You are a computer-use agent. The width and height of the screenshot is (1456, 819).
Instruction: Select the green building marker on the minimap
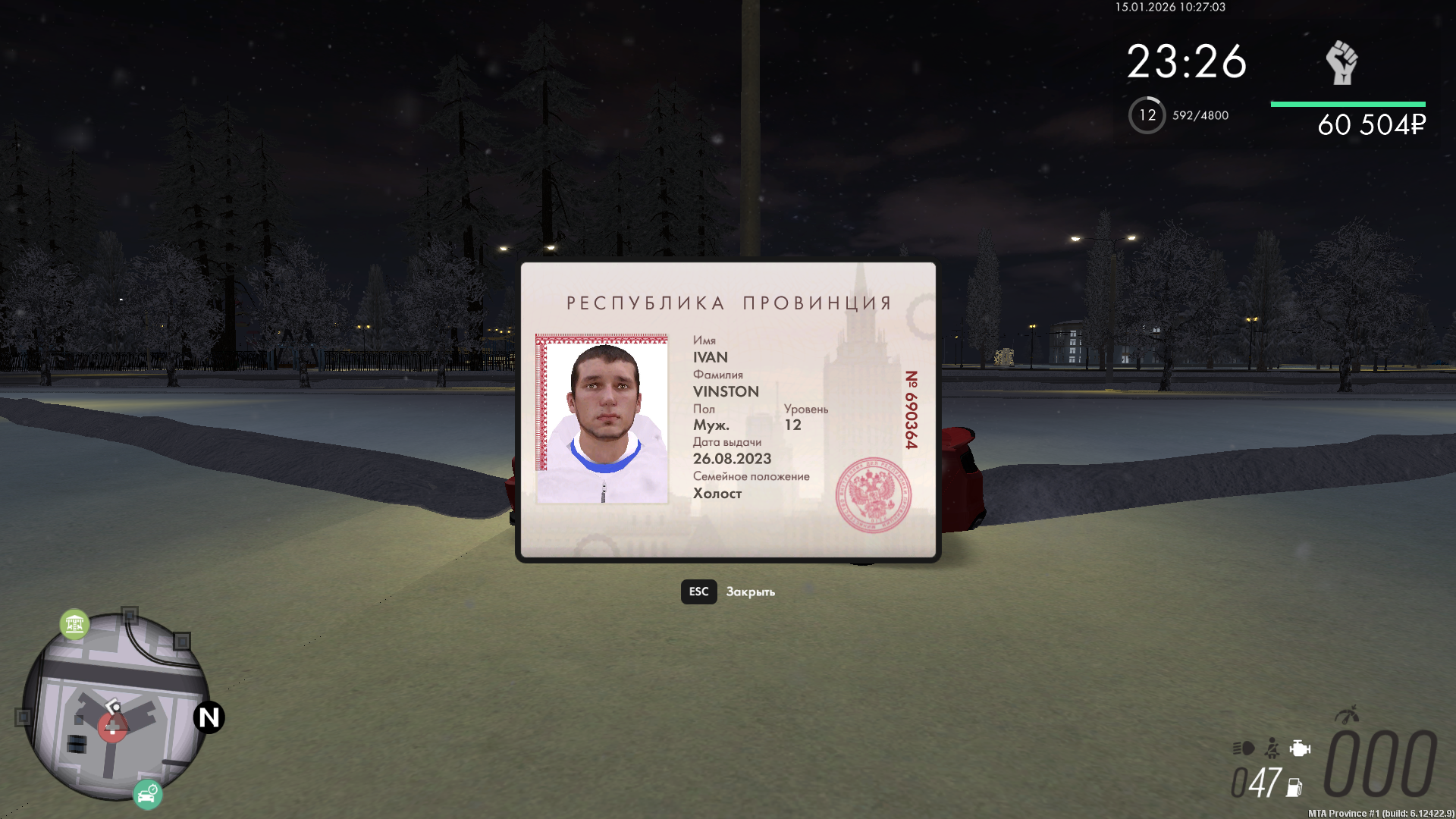(74, 624)
